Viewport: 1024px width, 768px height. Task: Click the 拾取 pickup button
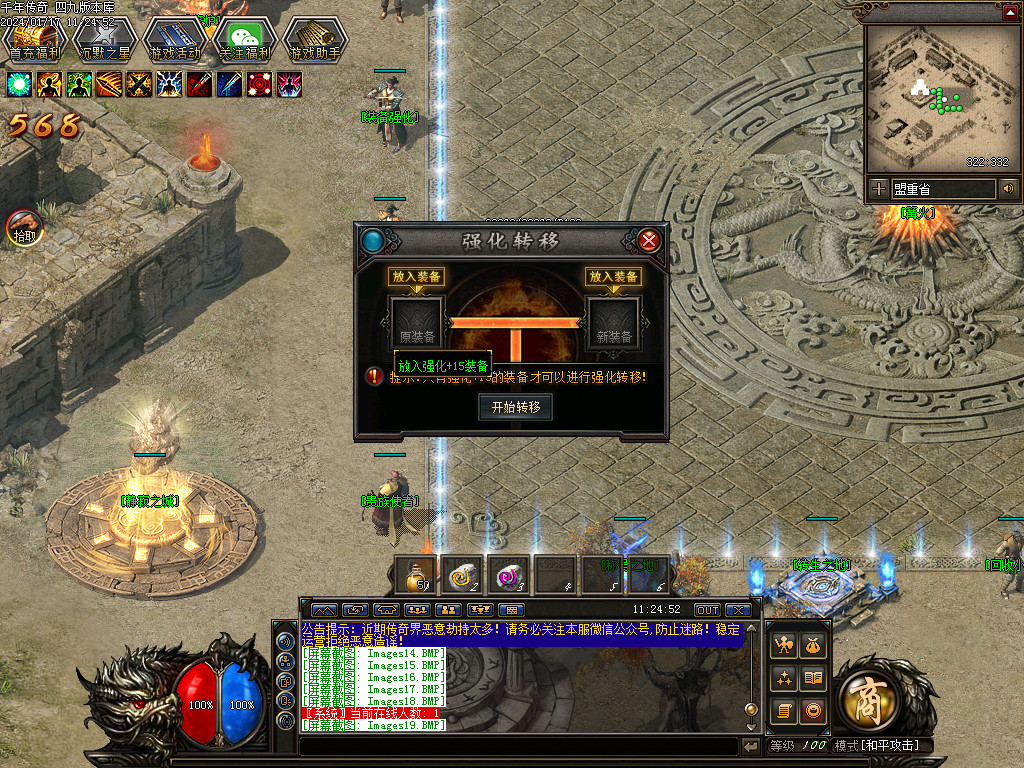click(x=24, y=229)
